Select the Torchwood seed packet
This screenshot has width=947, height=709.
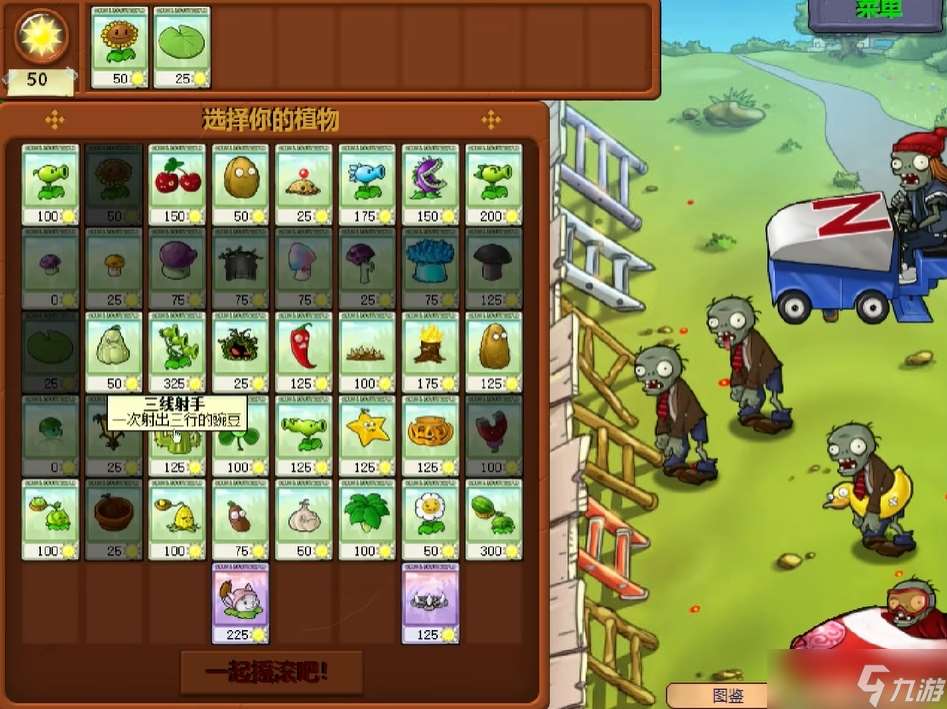430,351
